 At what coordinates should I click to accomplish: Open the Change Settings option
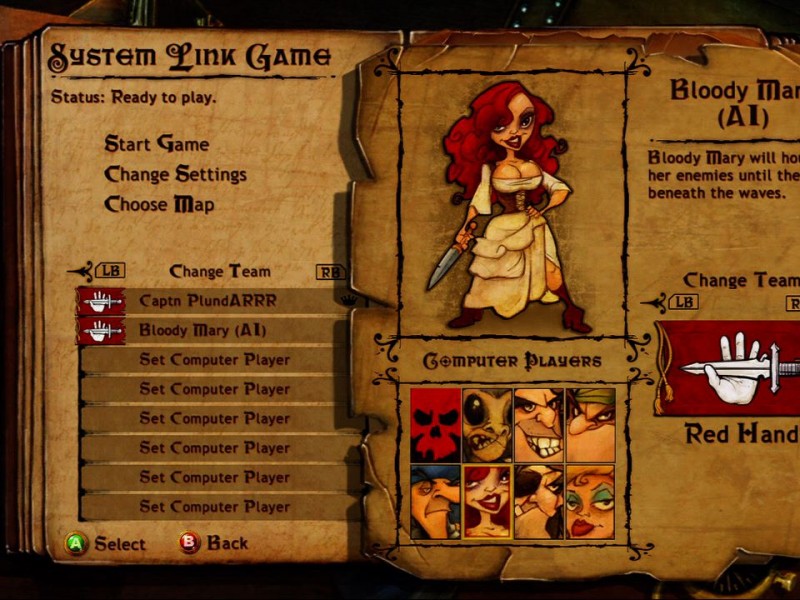click(x=175, y=174)
